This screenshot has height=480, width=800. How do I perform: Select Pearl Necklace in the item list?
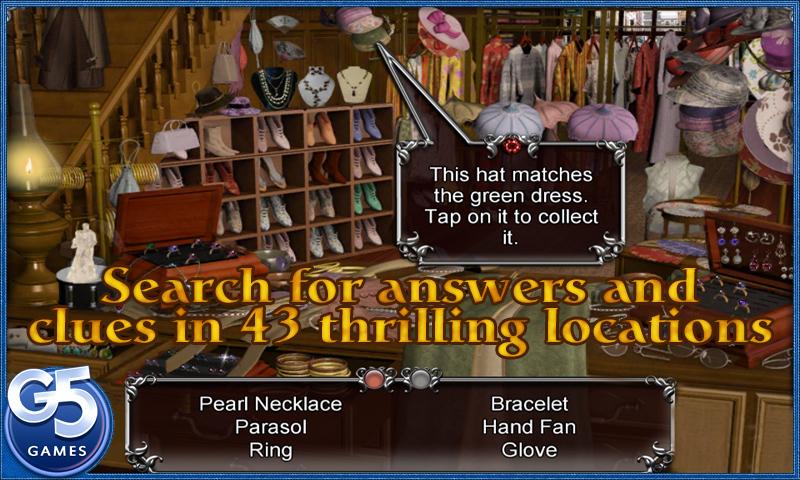coord(271,404)
